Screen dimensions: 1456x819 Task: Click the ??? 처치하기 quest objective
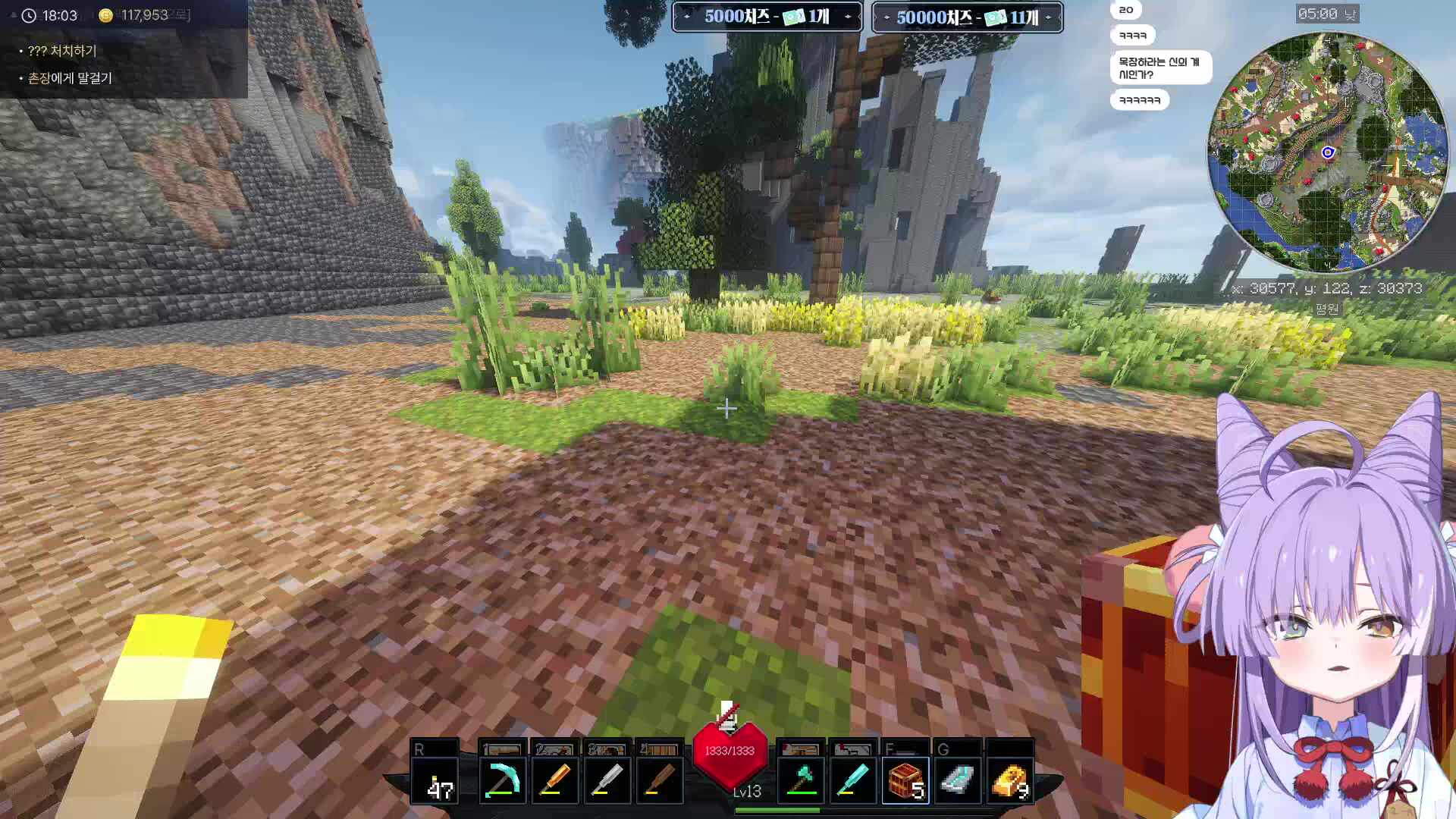pyautogui.click(x=62, y=51)
